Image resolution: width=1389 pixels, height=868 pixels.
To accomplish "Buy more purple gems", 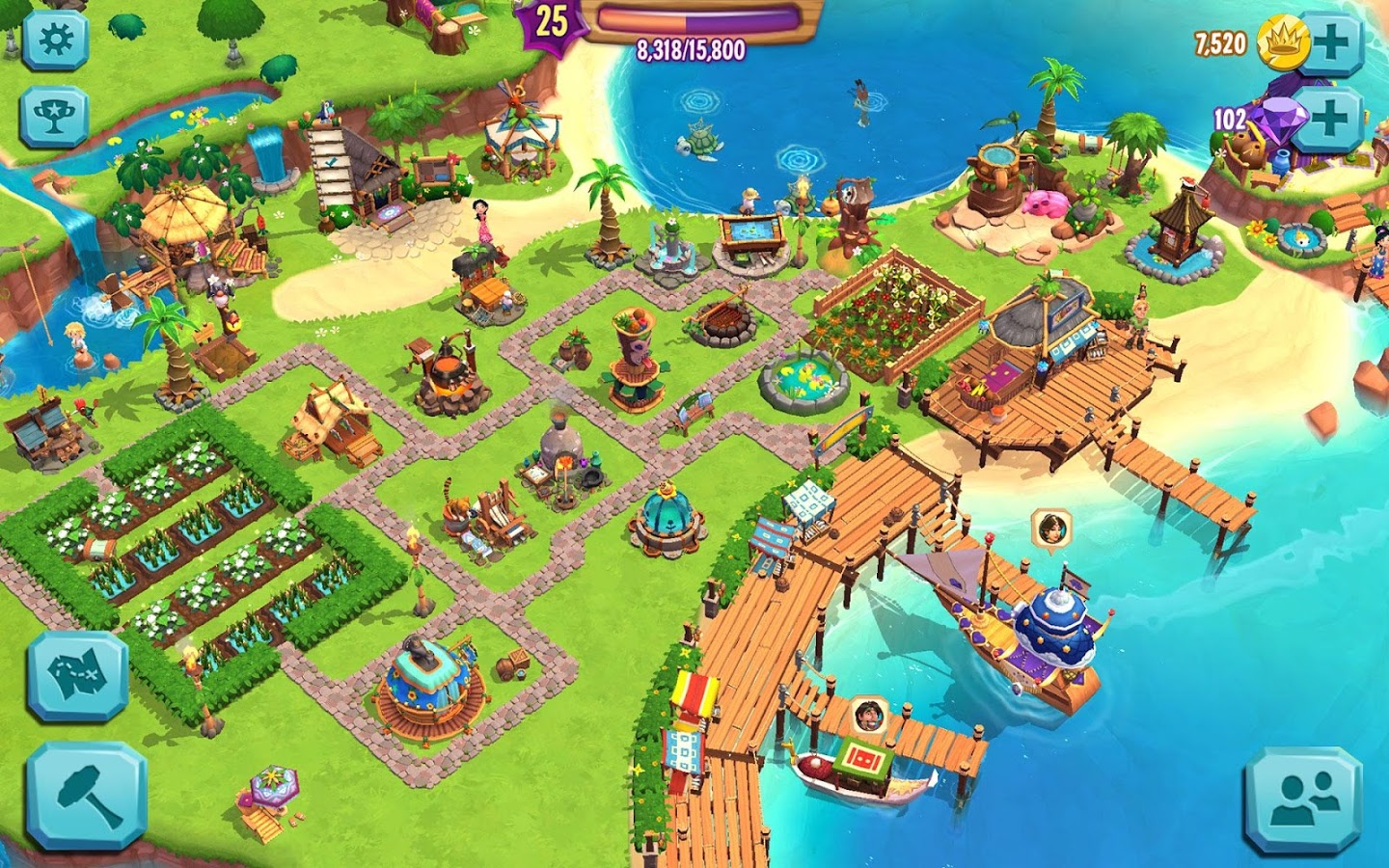I will [1332, 119].
